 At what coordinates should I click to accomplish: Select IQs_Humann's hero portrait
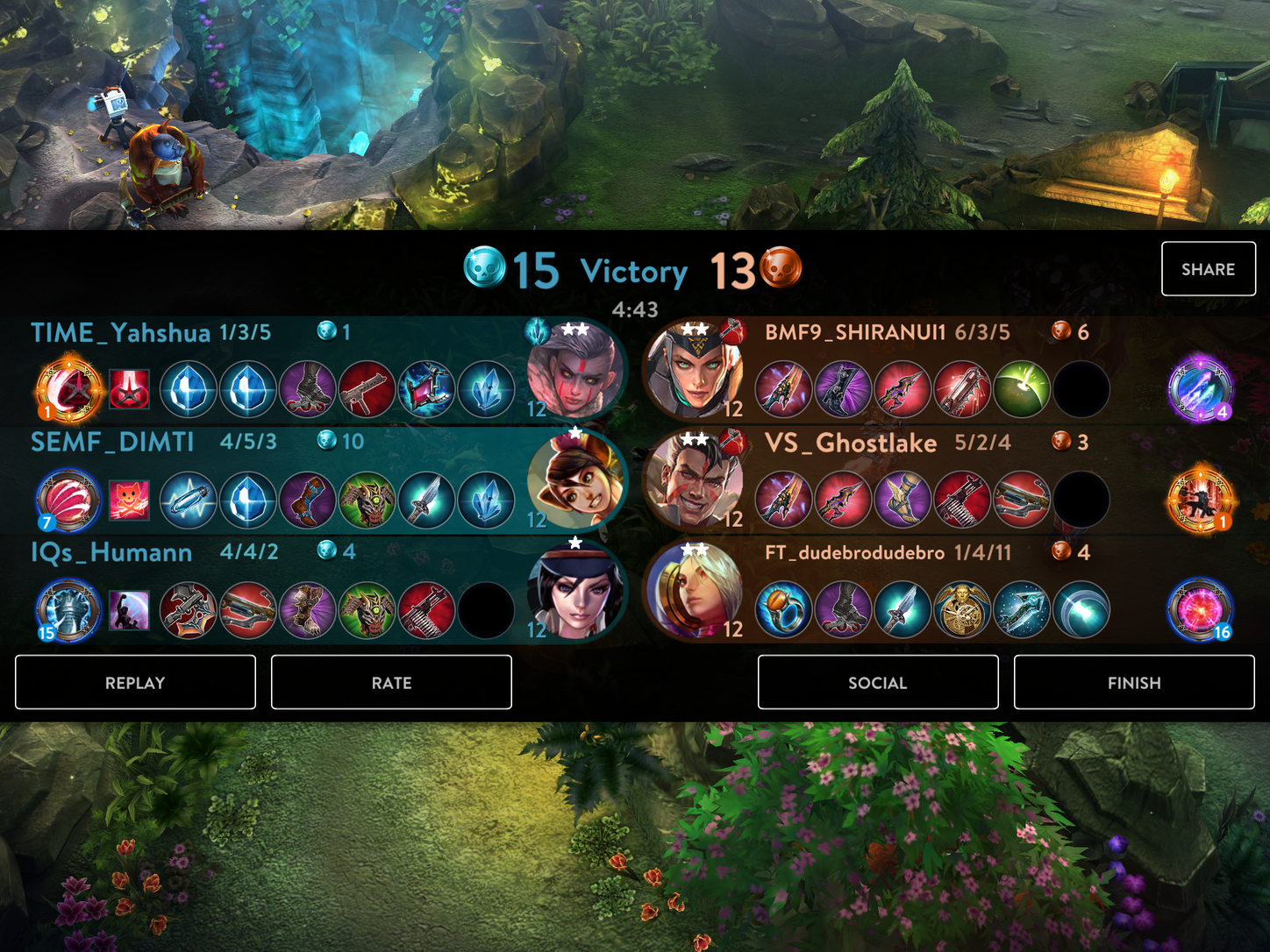(574, 591)
